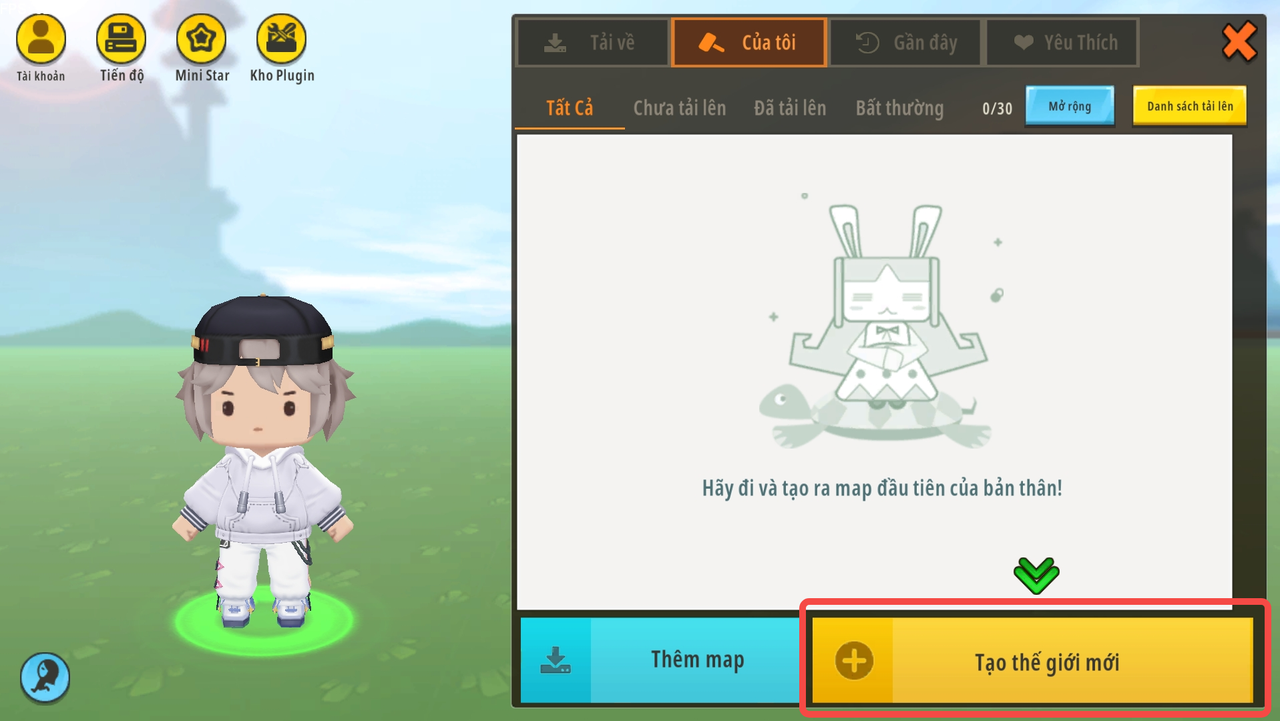The height and width of the screenshot is (721, 1280).
Task: Open the Kho Plugin icon
Action: [281, 40]
